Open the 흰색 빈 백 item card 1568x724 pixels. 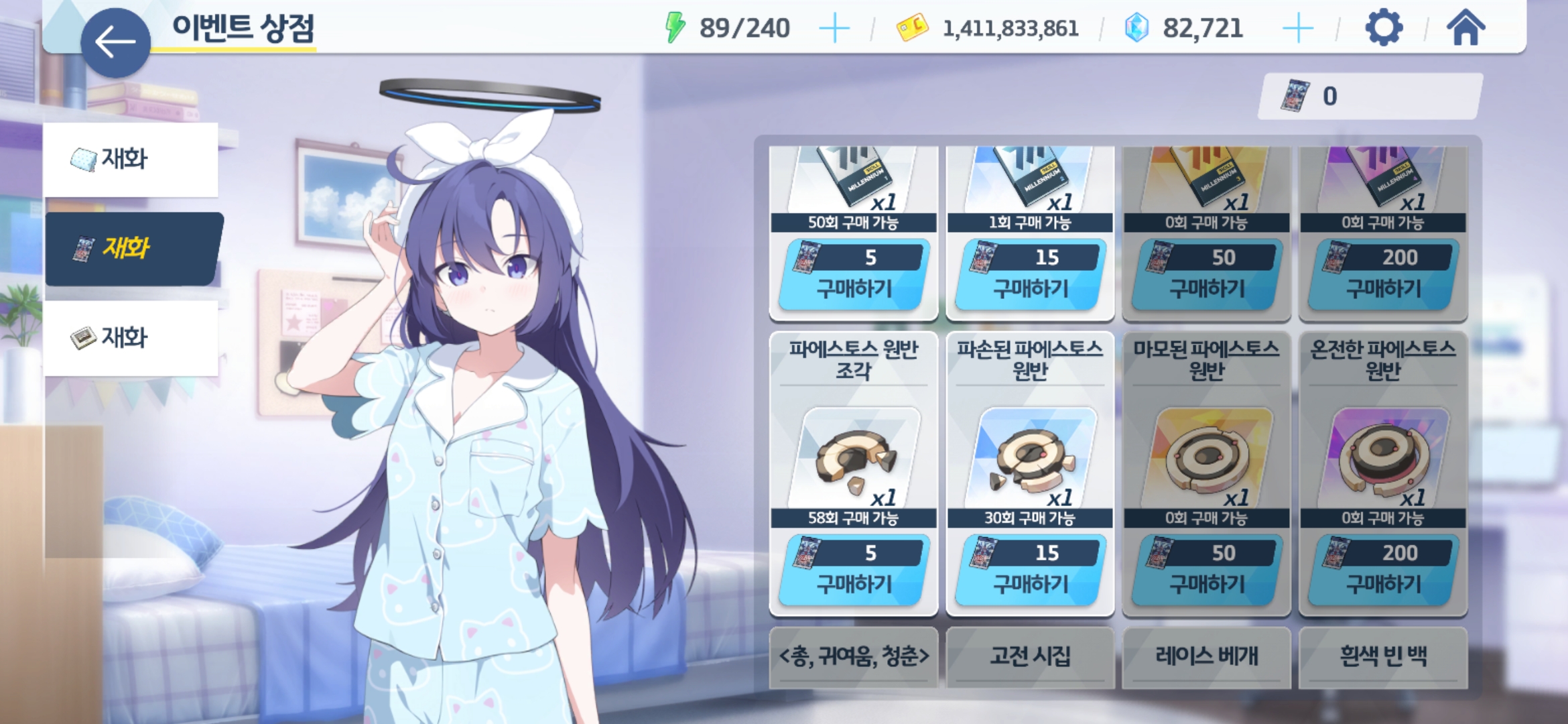pos(1383,656)
